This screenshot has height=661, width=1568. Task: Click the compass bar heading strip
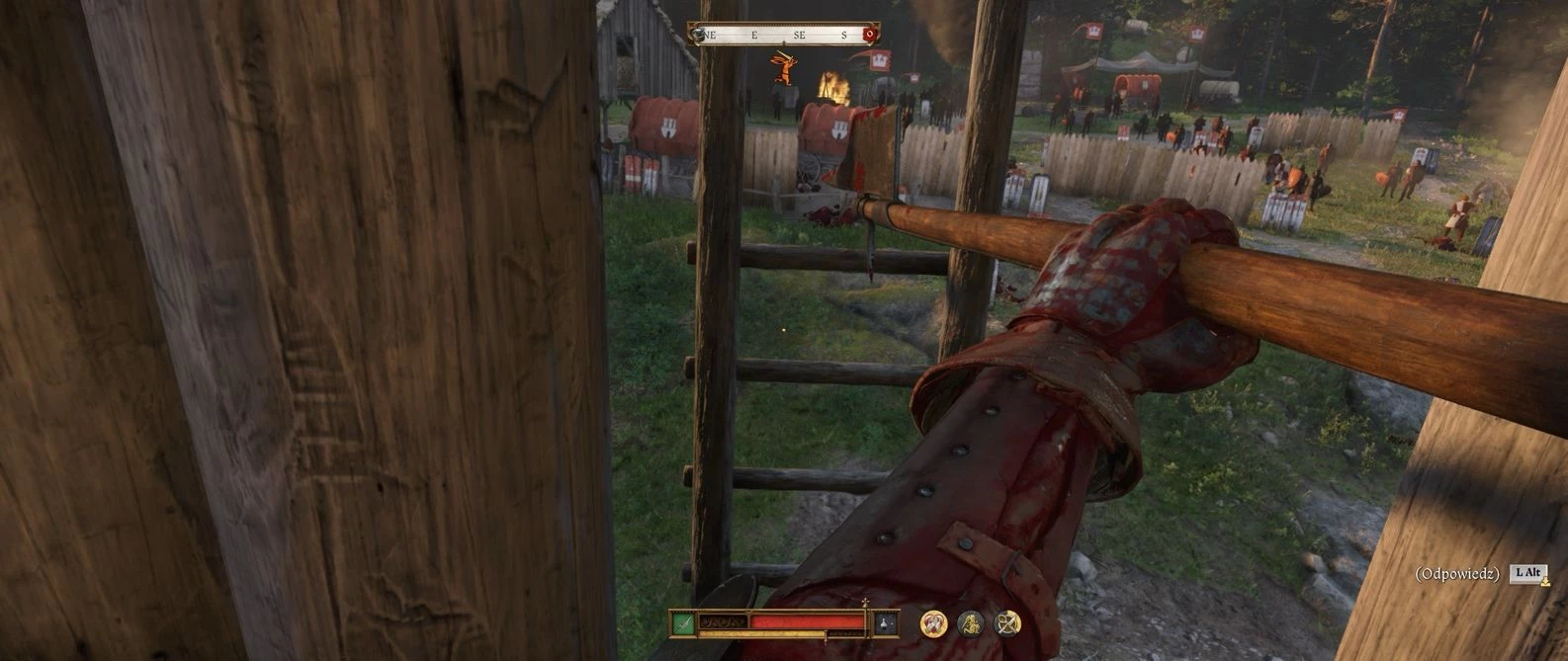tap(783, 35)
